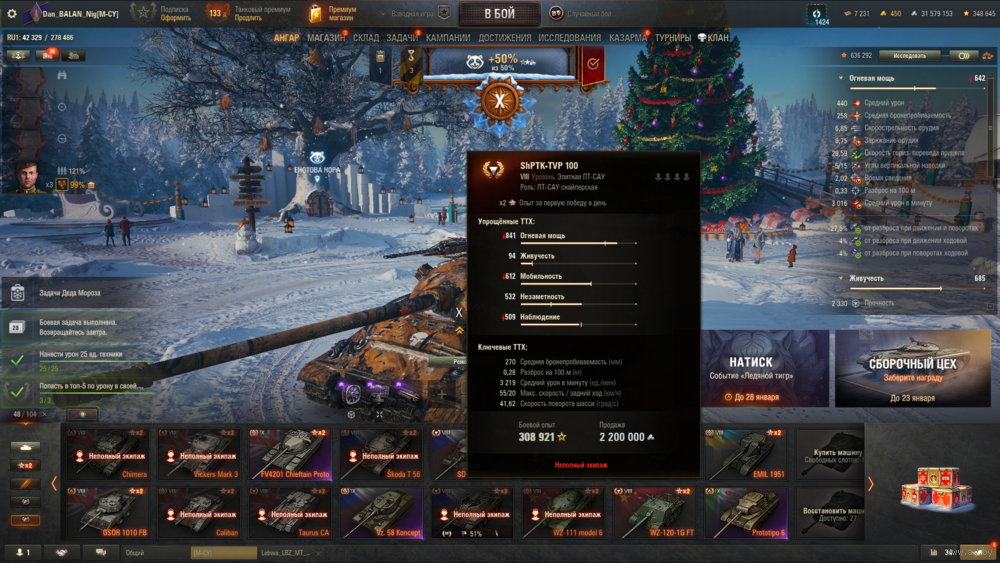Open the Сборочный цех banner
Viewport: 1000px width, 563px height.
point(911,368)
